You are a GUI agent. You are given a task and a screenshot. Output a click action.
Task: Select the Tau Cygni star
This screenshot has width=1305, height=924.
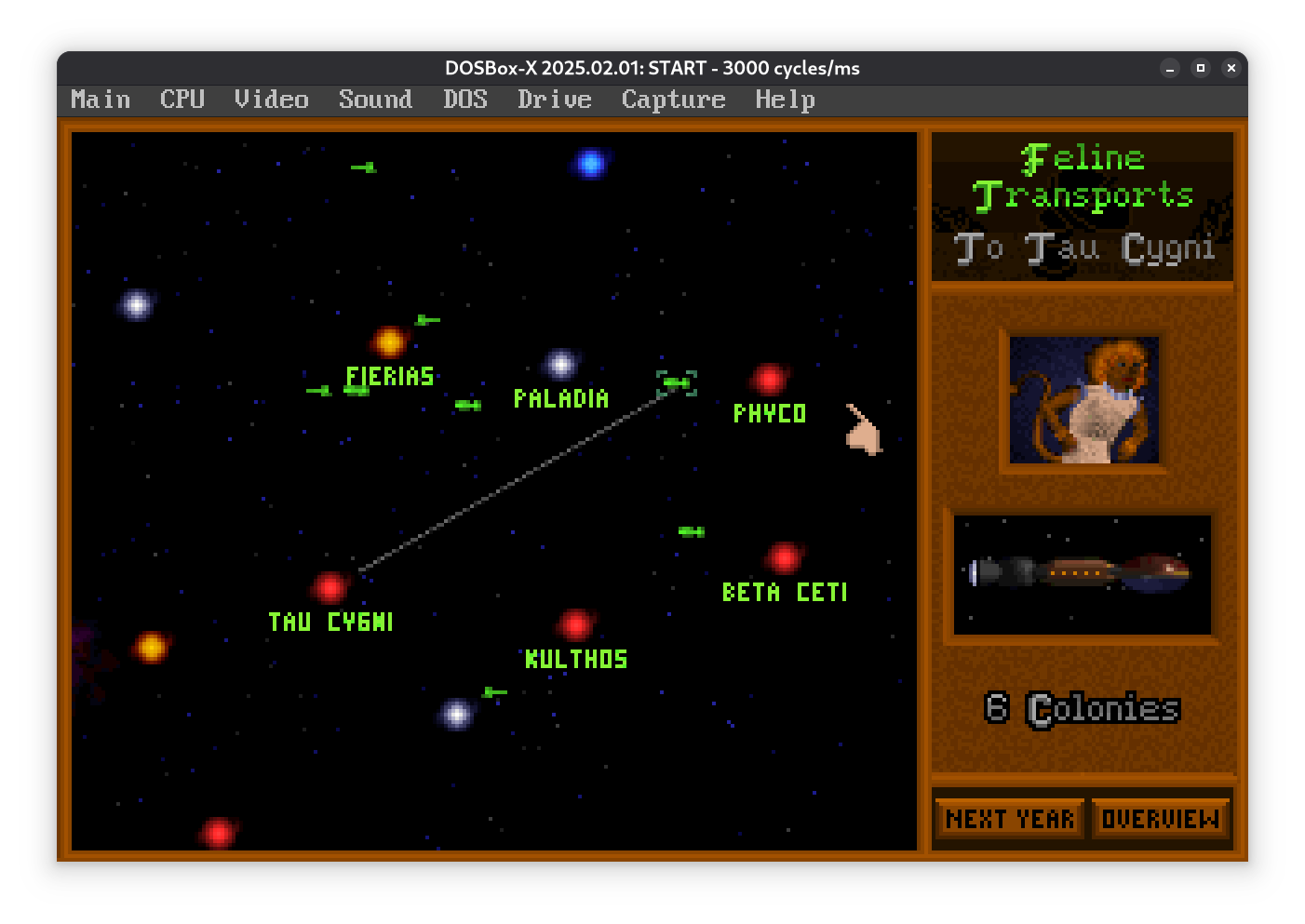pyautogui.click(x=330, y=587)
